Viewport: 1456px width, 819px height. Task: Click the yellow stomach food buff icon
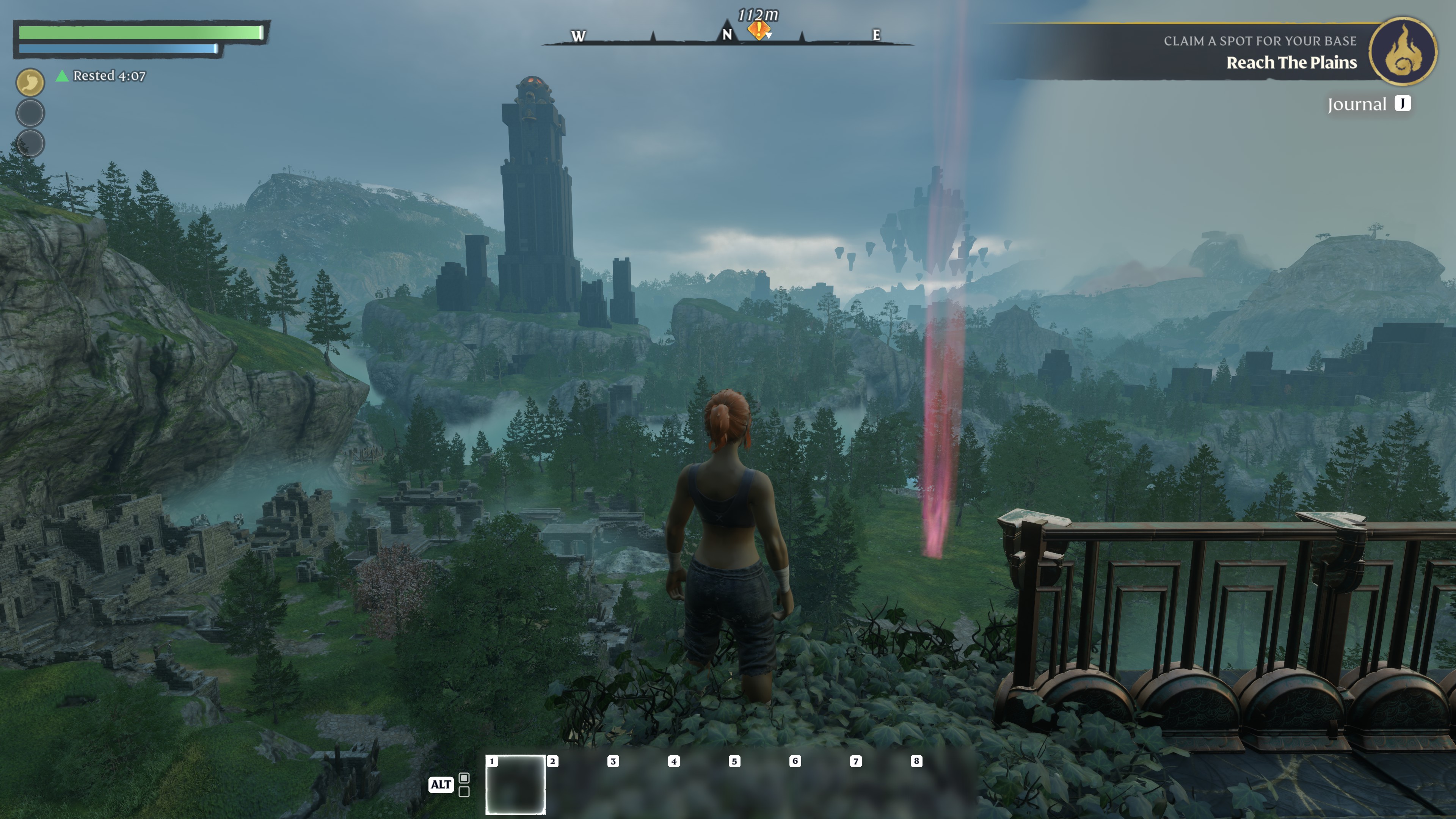[30, 83]
